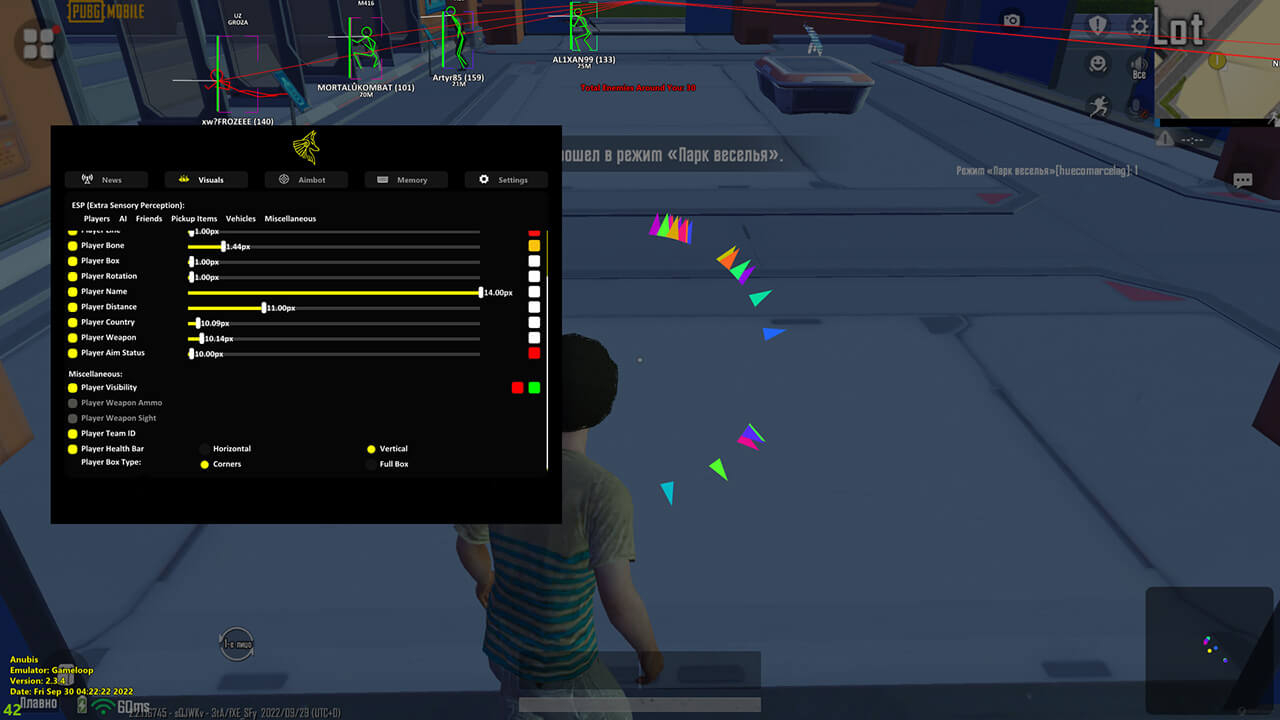The width and height of the screenshot is (1280, 720).
Task: Switch to the Aimbot tab
Action: tap(306, 180)
